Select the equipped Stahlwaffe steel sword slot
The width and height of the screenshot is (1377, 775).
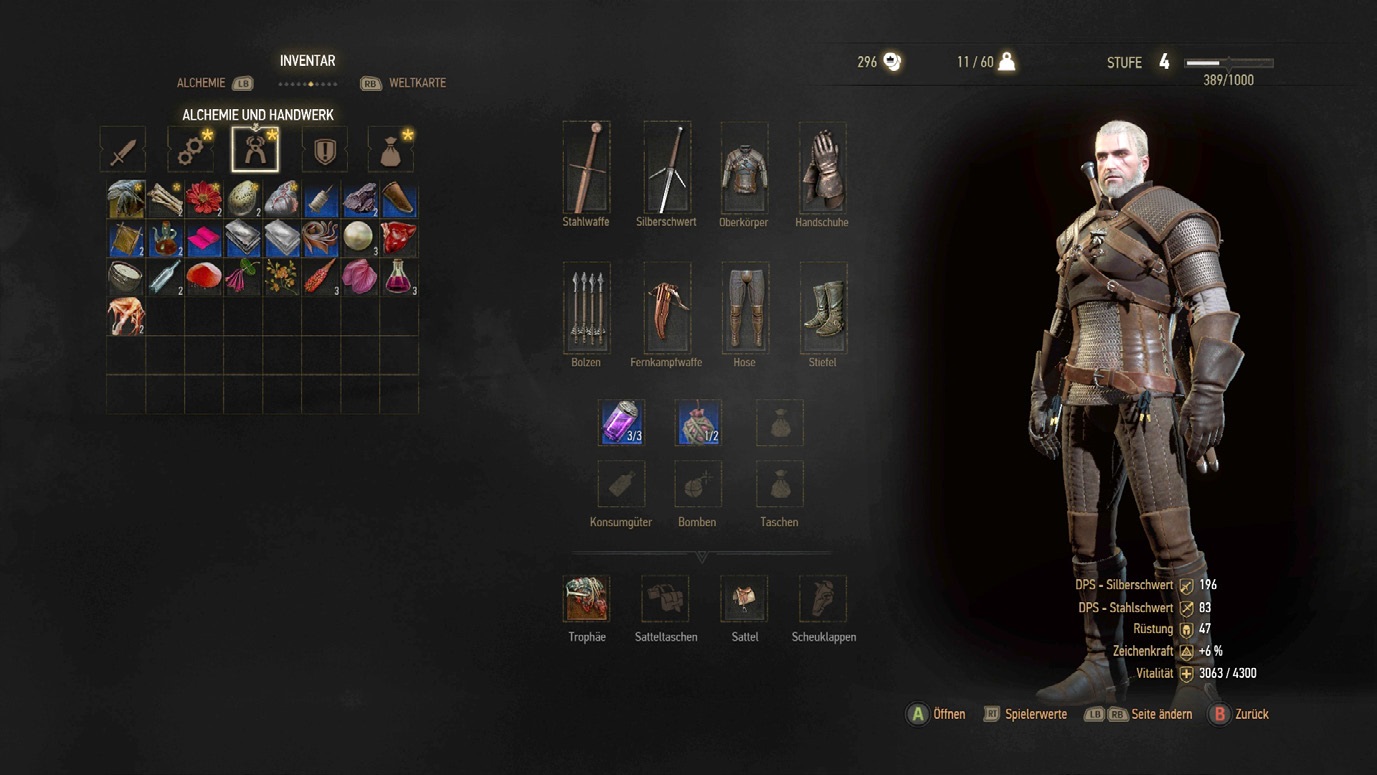coord(586,167)
